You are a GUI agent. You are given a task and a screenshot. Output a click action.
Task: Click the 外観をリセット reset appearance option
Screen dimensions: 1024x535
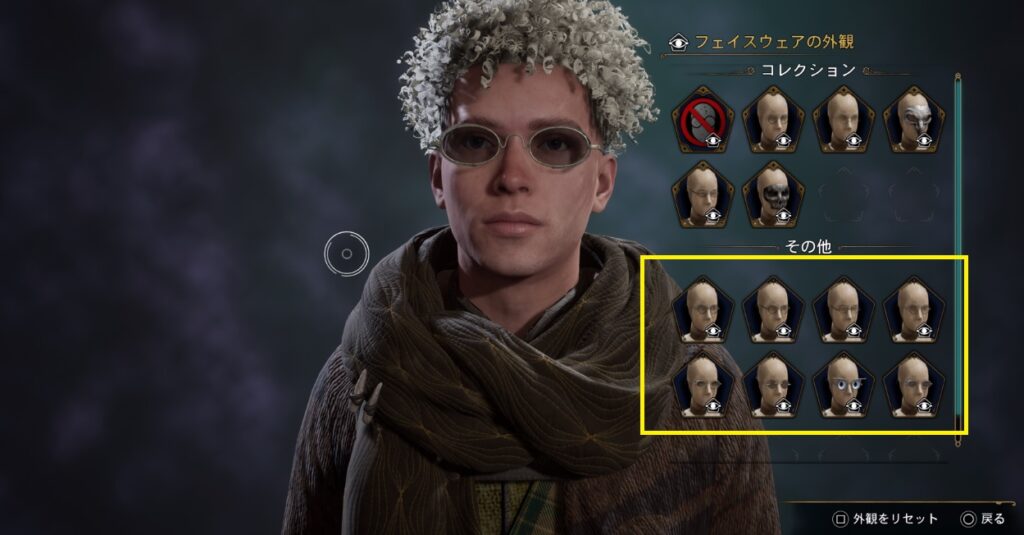tap(886, 519)
